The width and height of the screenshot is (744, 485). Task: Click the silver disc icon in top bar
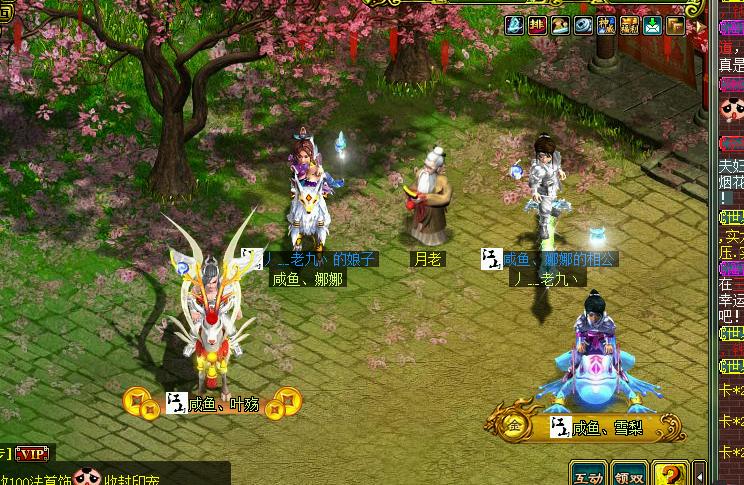(x=583, y=26)
